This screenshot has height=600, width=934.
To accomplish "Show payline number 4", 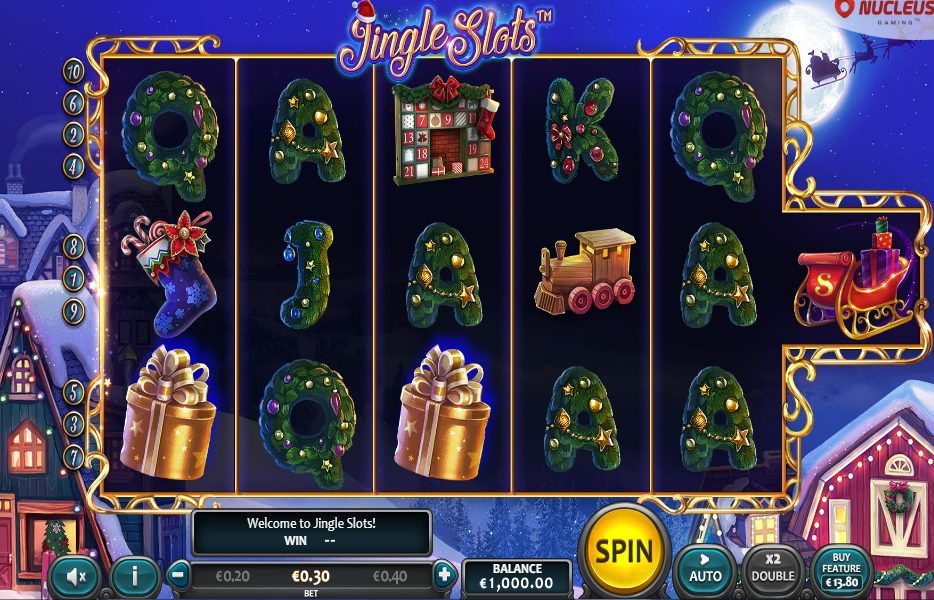I will pyautogui.click(x=74, y=165).
